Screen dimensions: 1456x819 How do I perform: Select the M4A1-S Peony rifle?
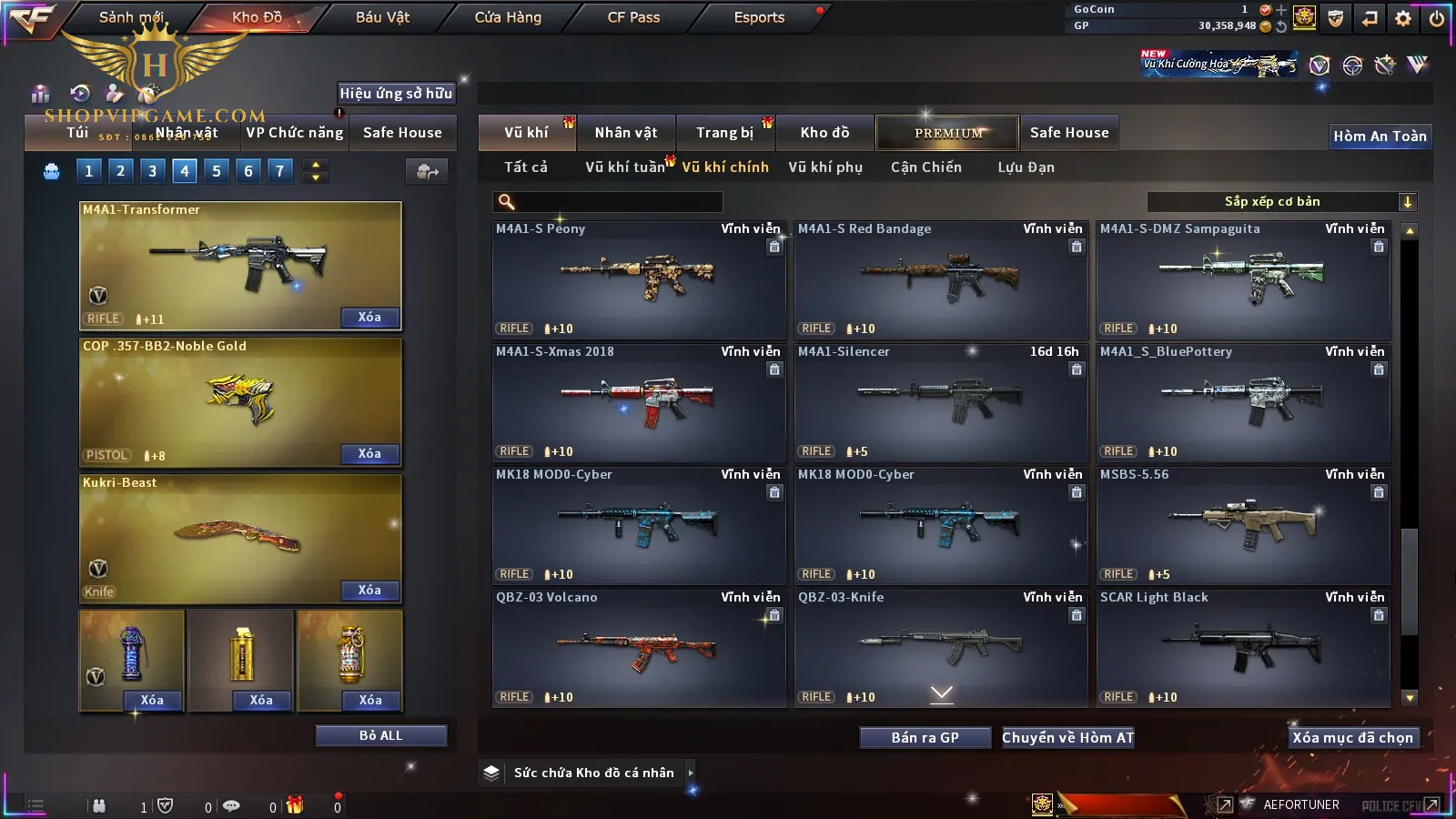click(639, 279)
